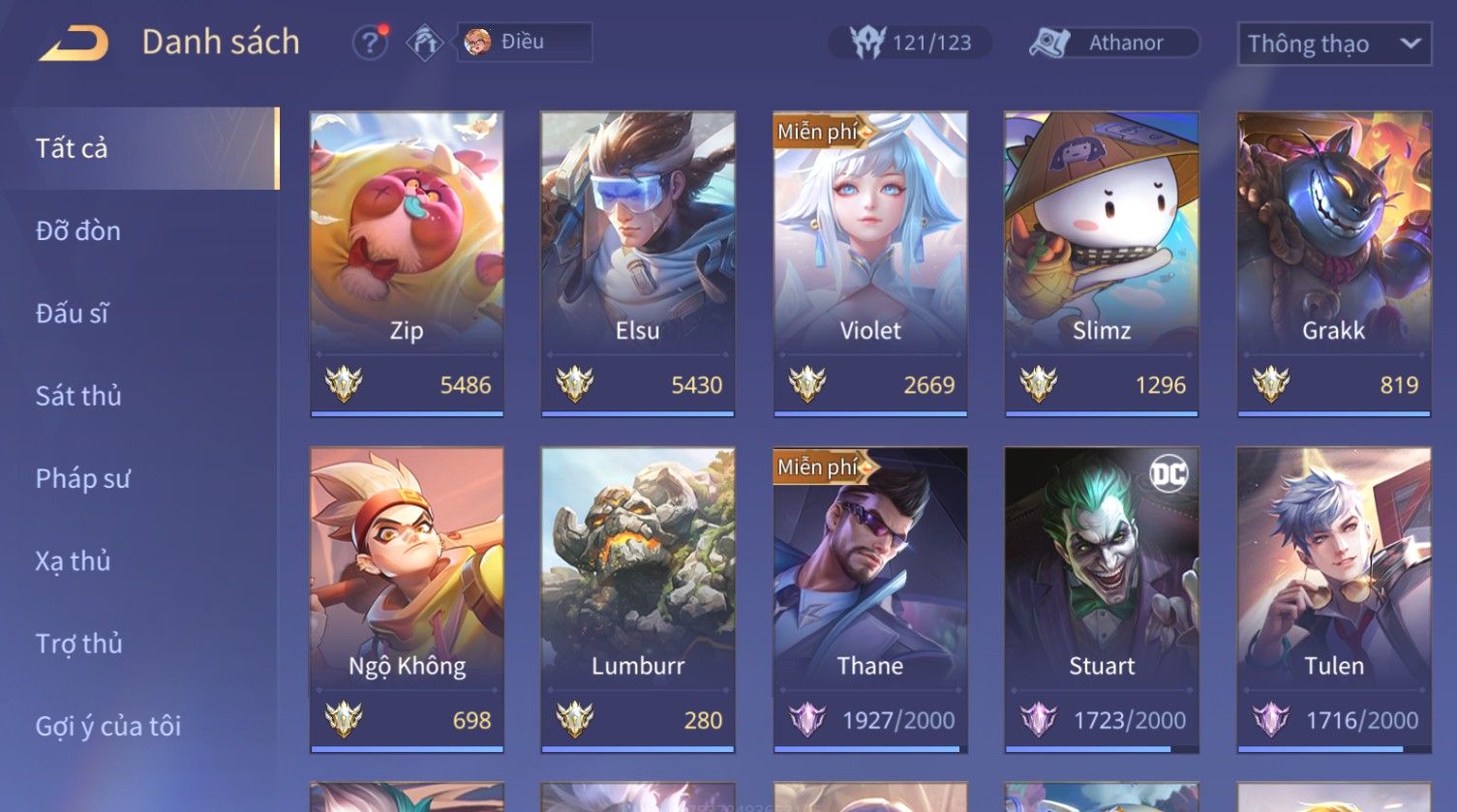Go back using the golden arrow
The image size is (1457, 812).
74,44
